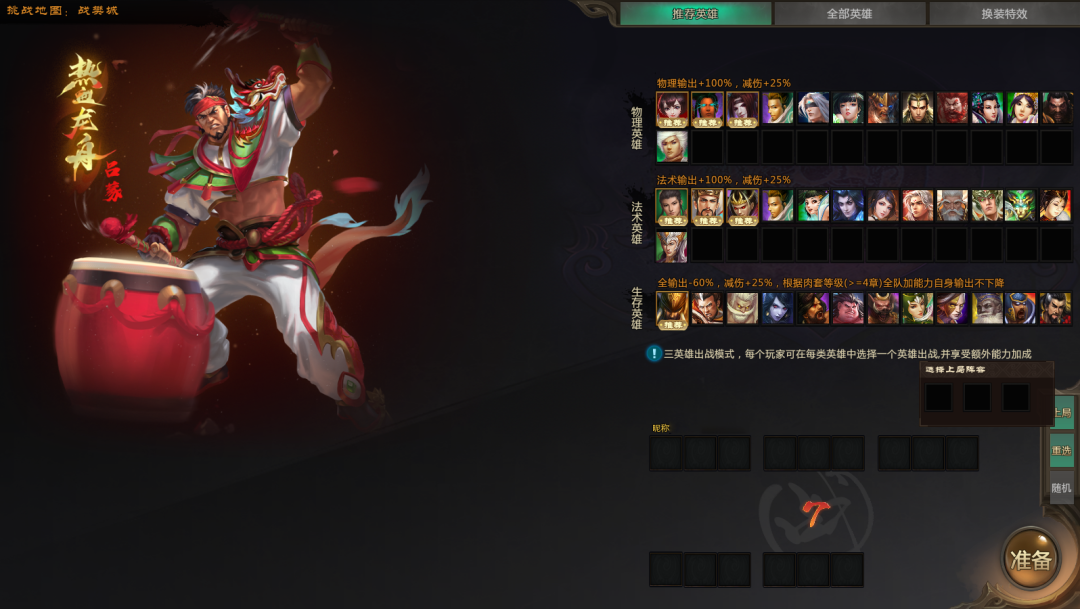Pick the red-bearded physical hero portrait

tap(952, 108)
